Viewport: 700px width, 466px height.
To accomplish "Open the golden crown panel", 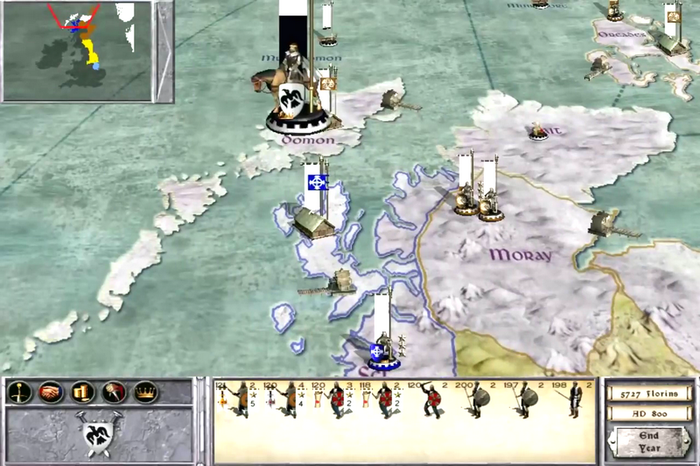I will (x=147, y=392).
